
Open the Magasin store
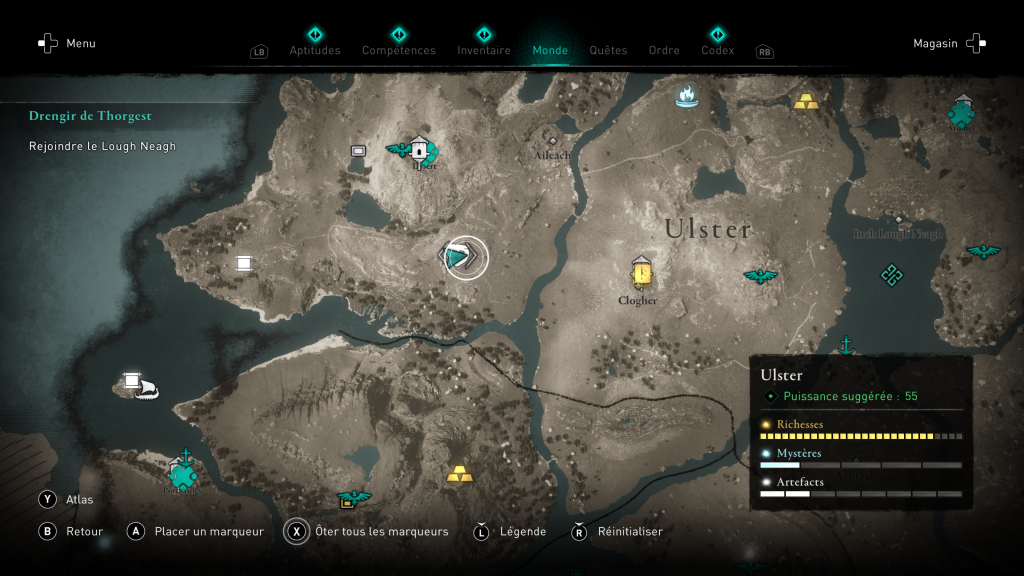click(948, 43)
